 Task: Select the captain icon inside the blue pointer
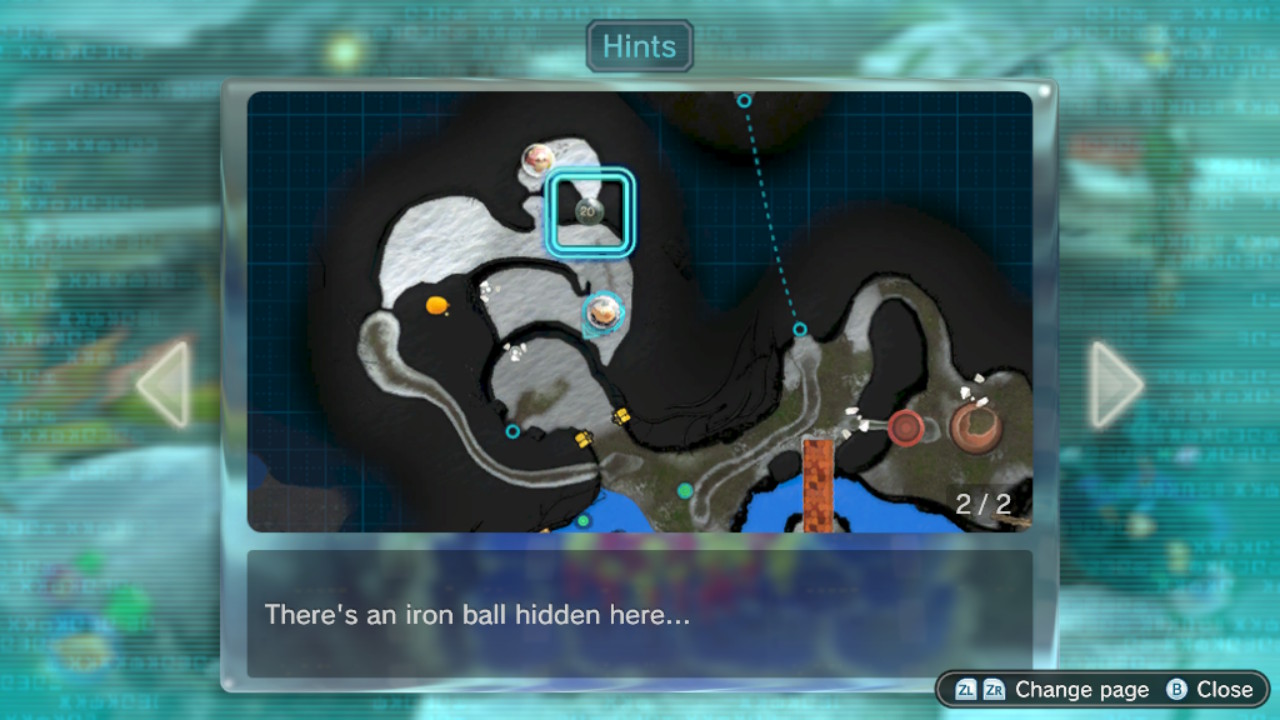click(x=602, y=312)
